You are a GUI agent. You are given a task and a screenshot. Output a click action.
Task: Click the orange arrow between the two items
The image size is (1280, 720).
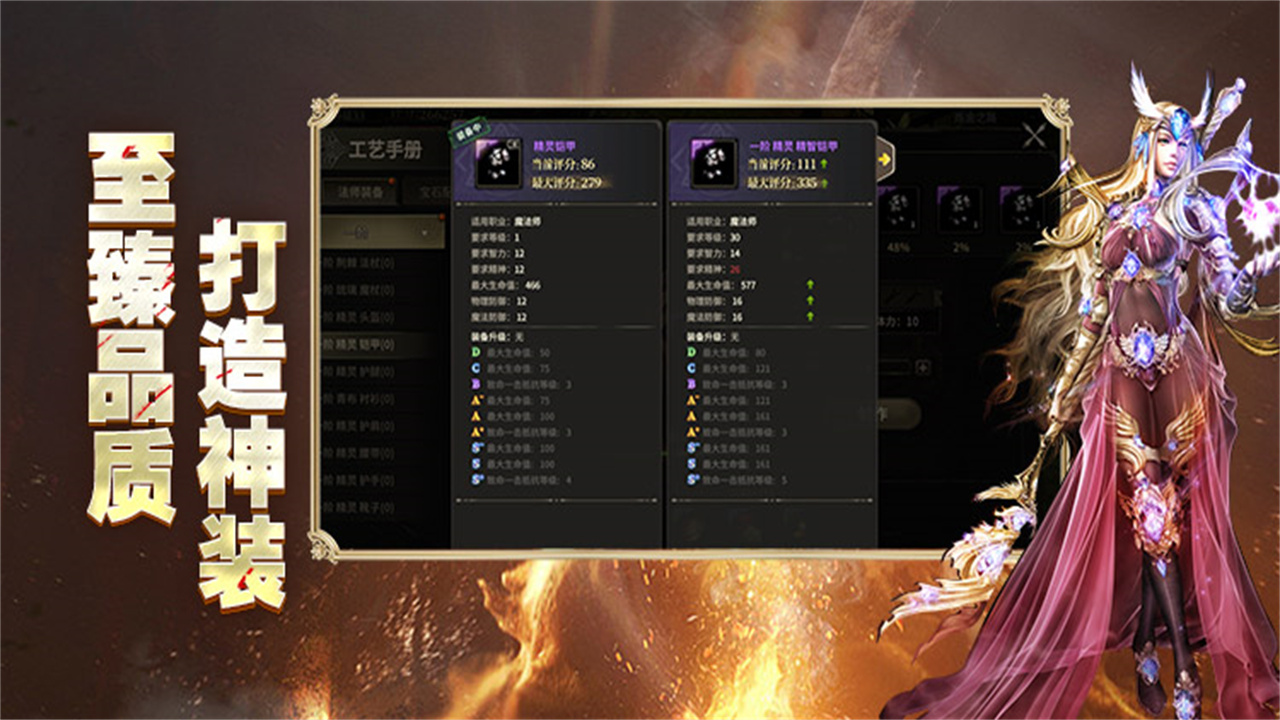885,158
